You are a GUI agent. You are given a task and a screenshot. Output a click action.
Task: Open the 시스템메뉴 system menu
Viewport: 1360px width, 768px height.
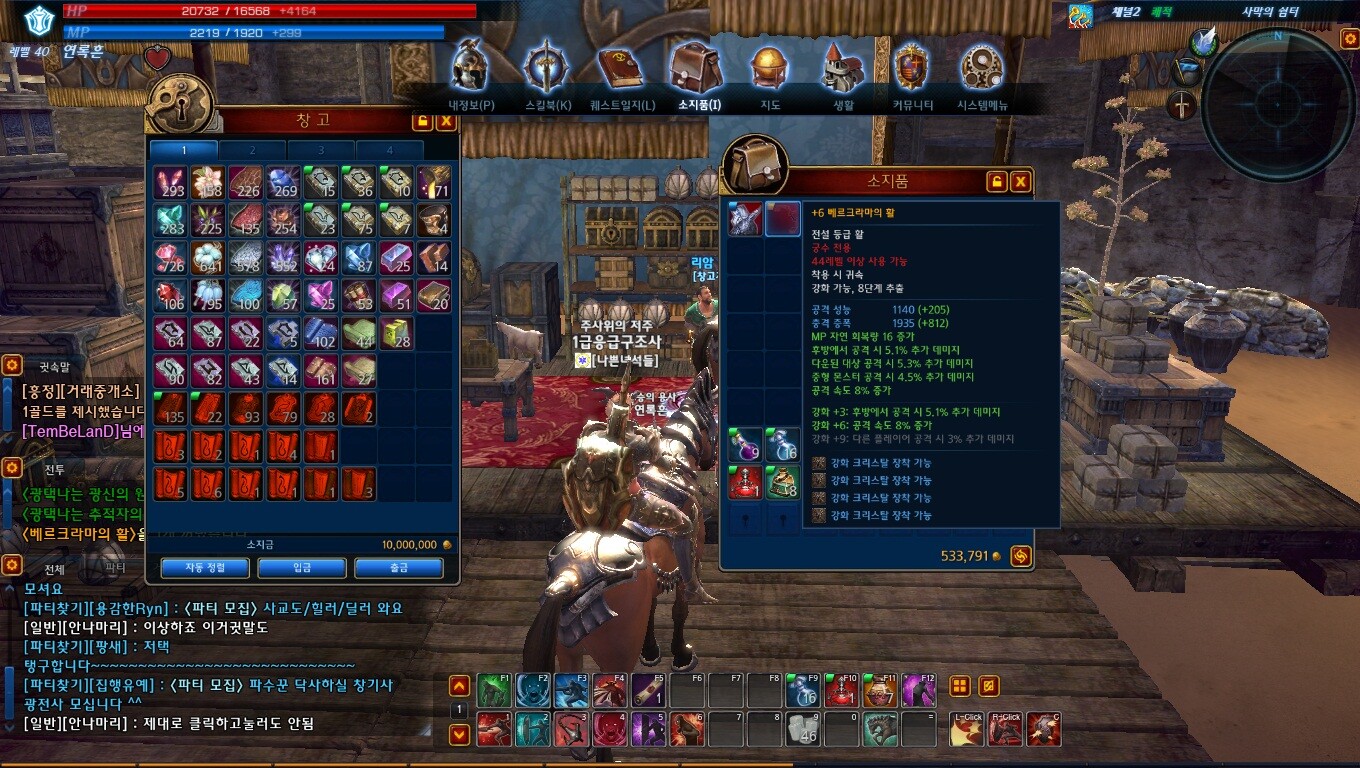point(982,70)
